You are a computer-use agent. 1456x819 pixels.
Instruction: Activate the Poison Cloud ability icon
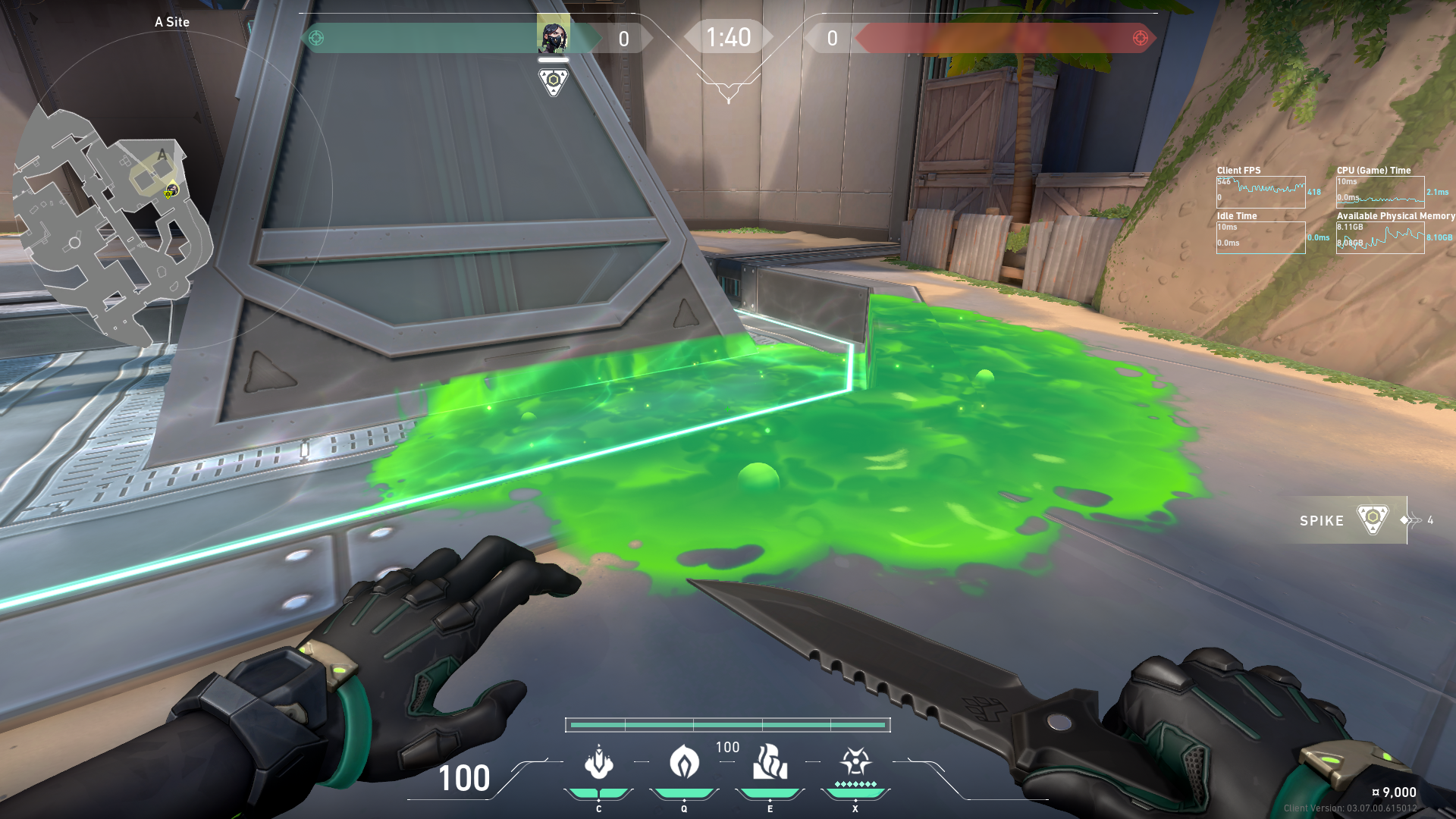[x=684, y=761]
